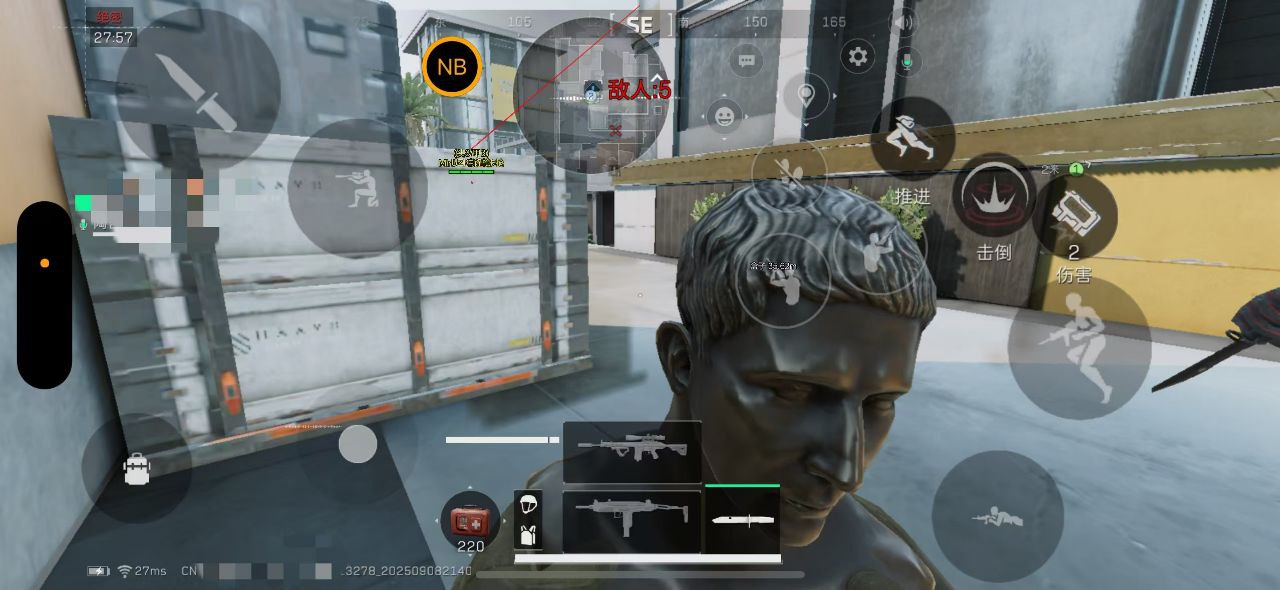Toggle the microphone voice chat
This screenshot has height=590, width=1280.
(906, 62)
